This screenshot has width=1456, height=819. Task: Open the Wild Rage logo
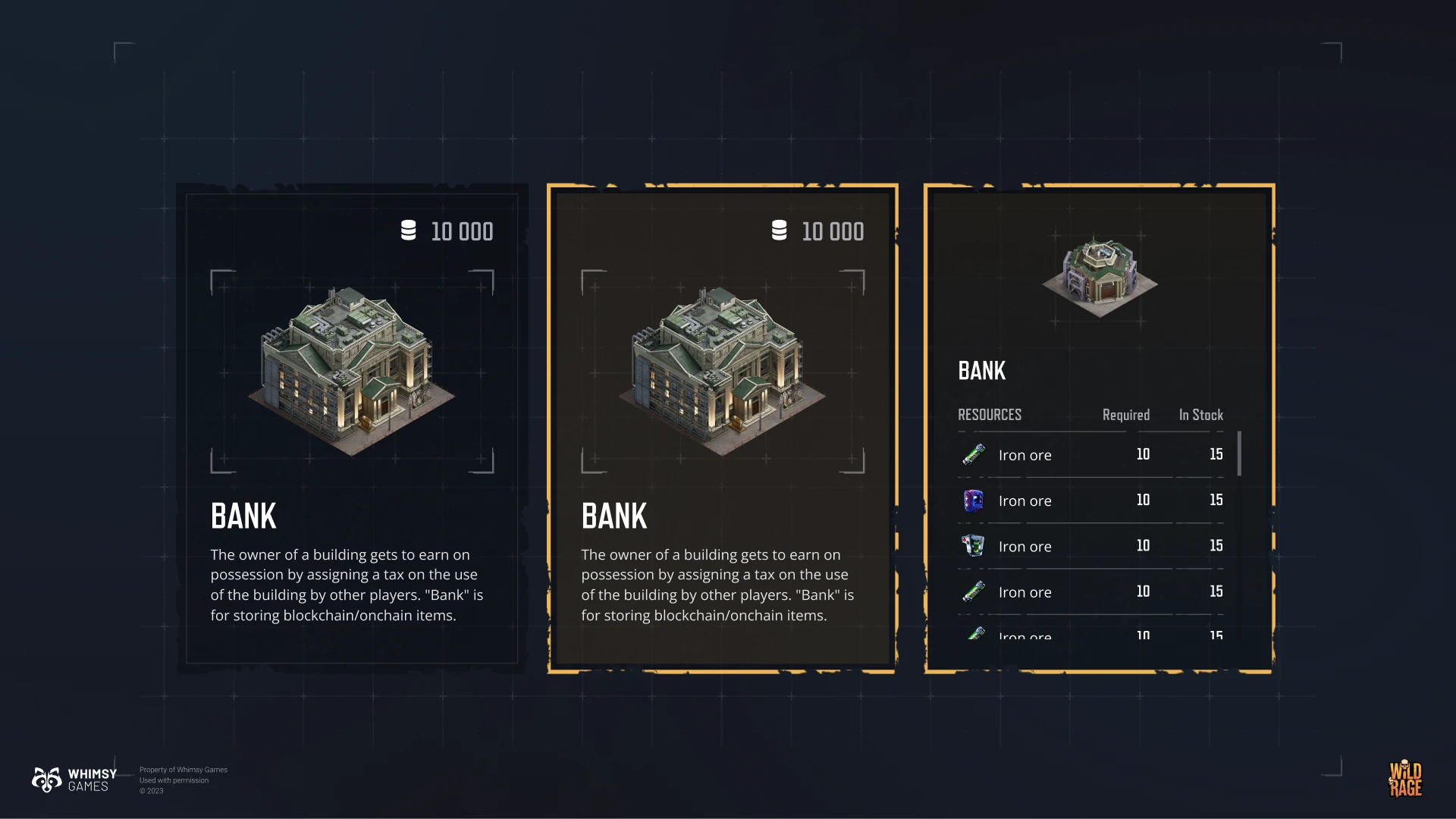pyautogui.click(x=1405, y=779)
